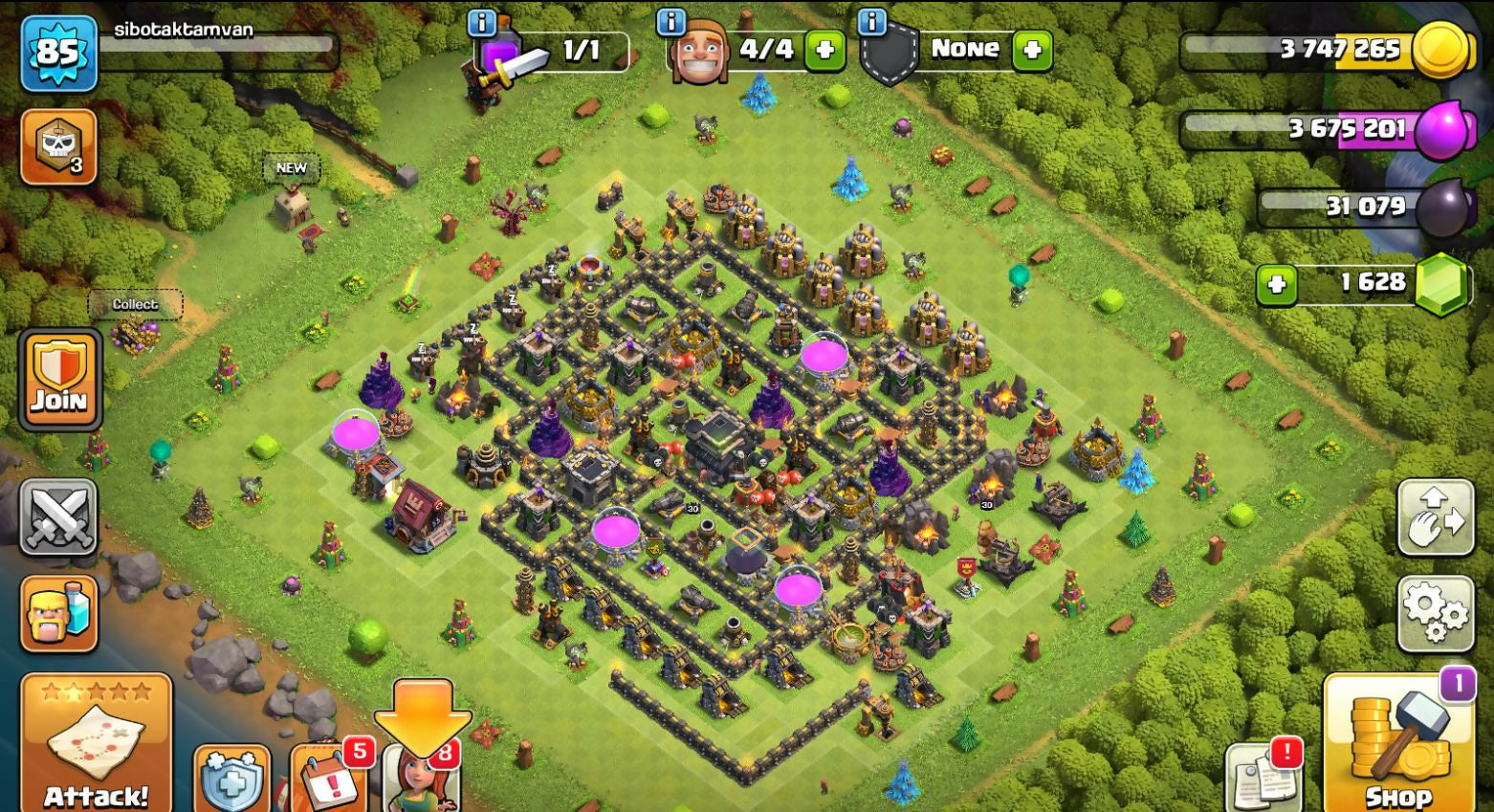Open the layout editor hand button
Viewport: 1494px width, 812px height.
pyautogui.click(x=1435, y=517)
